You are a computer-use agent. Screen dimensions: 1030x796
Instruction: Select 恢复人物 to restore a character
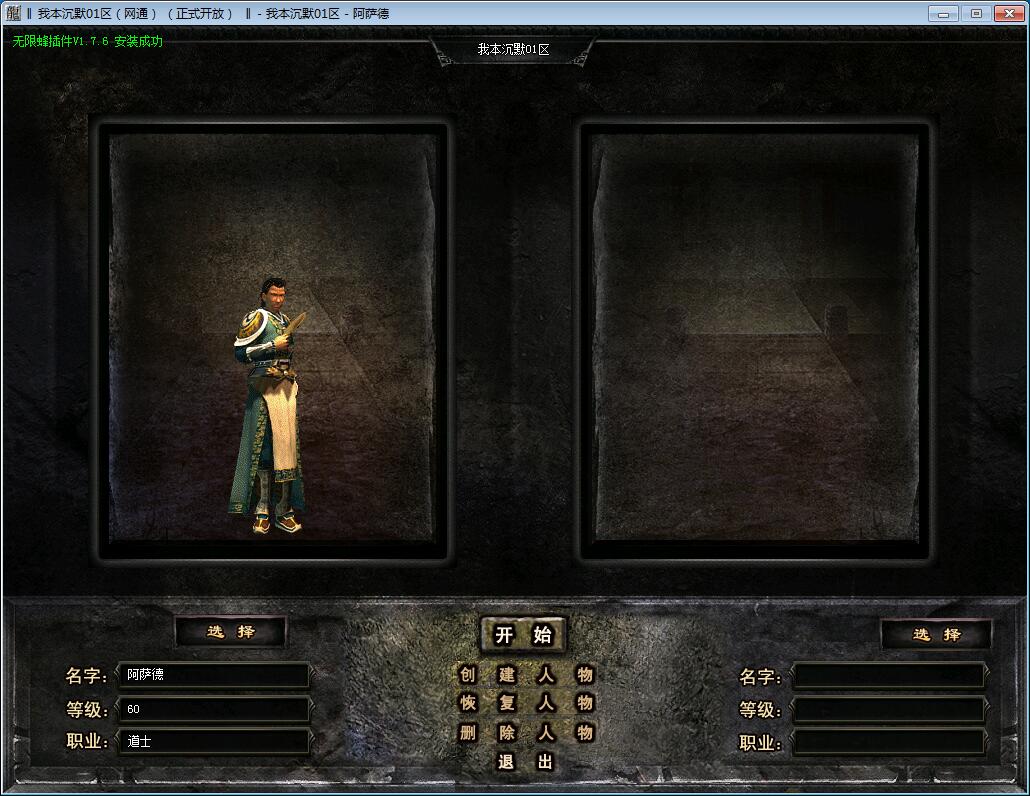(525, 703)
